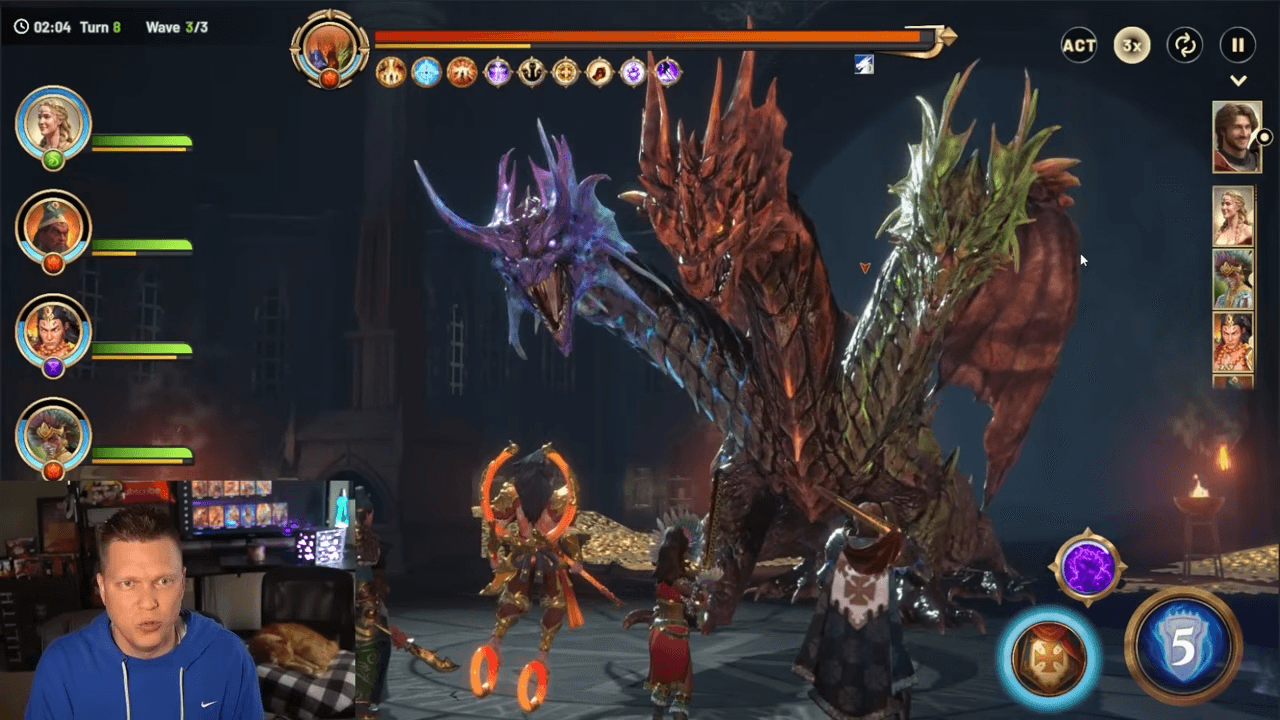Select the feathered headdress turn-order portrait
Image resolution: width=1280 pixels, height=720 pixels.
click(x=1233, y=278)
